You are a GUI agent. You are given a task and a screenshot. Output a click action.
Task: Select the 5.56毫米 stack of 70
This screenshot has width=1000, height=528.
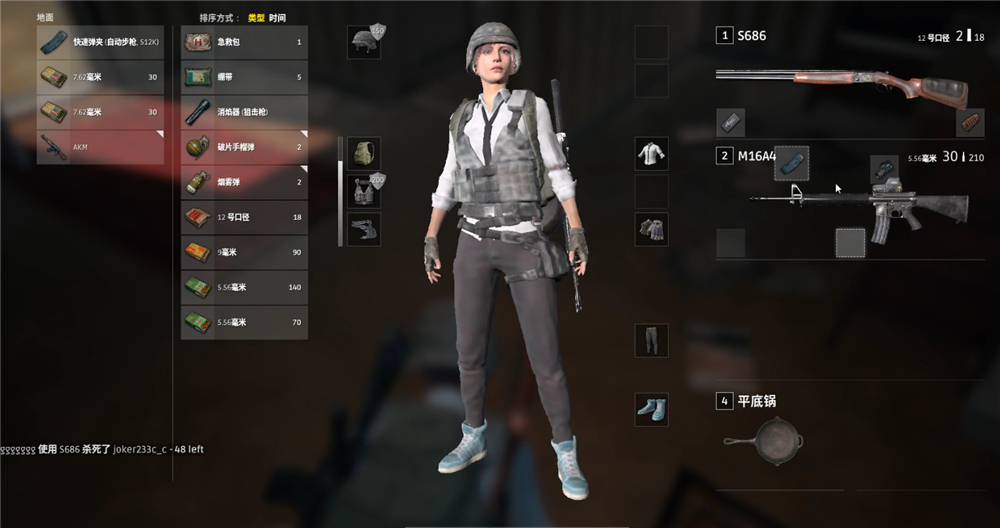pyautogui.click(x=244, y=322)
